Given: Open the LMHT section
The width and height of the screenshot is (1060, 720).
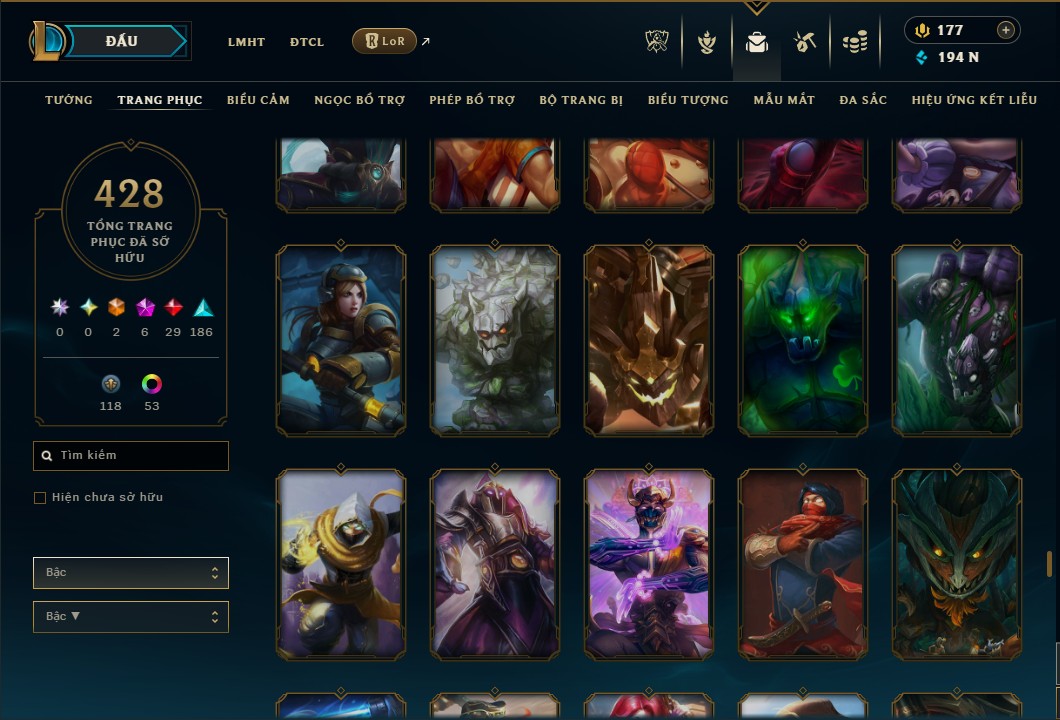Looking at the screenshot, I should tap(246, 42).
